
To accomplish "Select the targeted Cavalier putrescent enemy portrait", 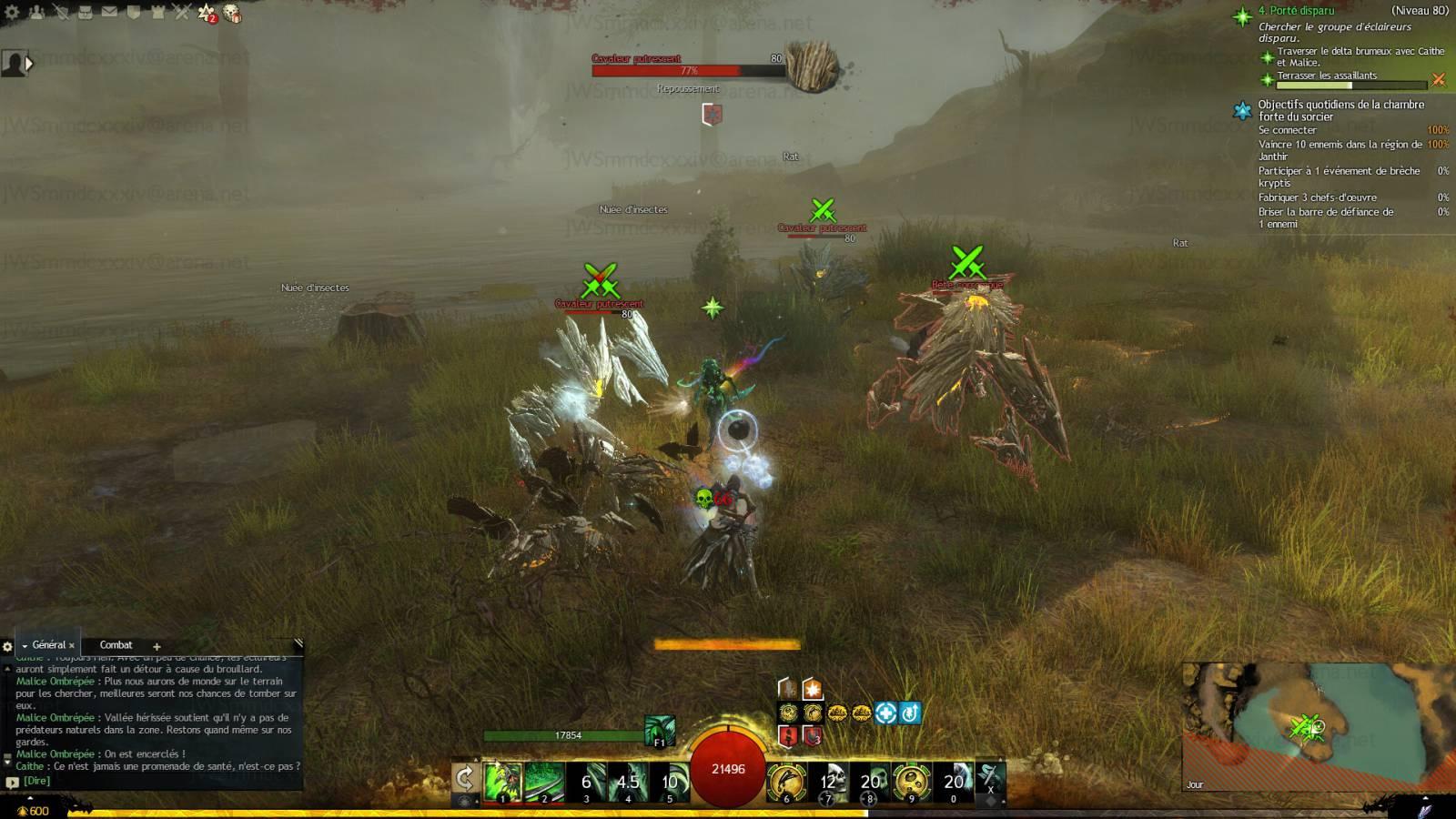I will [x=812, y=66].
